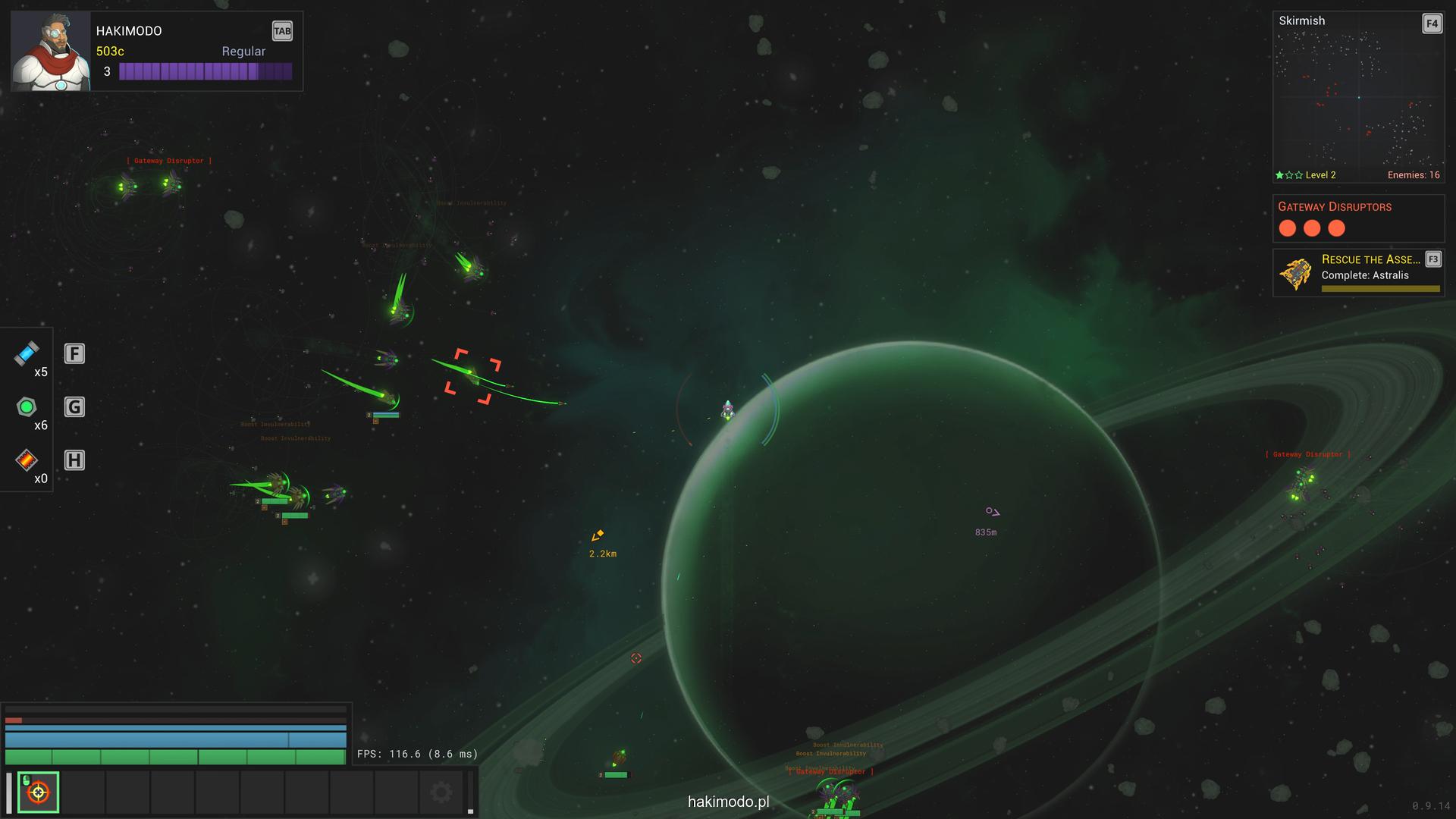1456x819 pixels.
Task: Open Hakimodo's pilot portrait
Action: point(51,52)
